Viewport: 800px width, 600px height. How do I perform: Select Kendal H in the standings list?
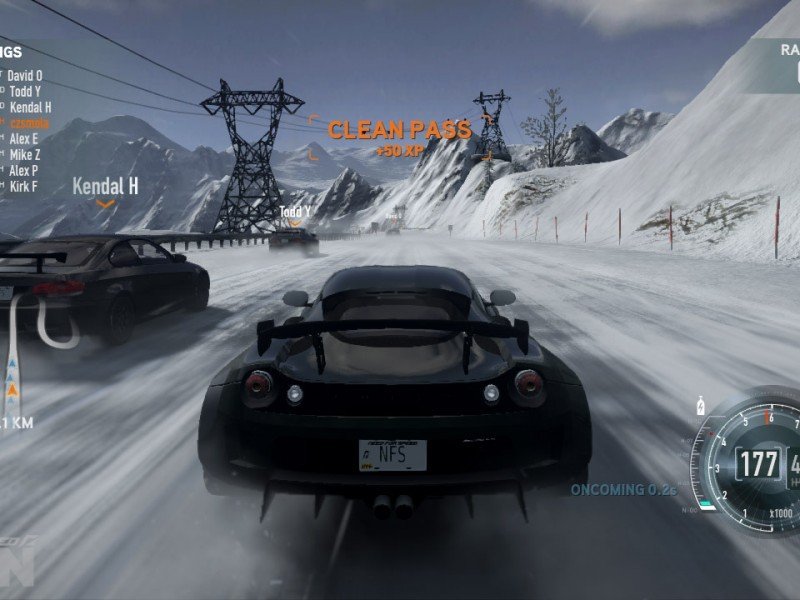30,107
